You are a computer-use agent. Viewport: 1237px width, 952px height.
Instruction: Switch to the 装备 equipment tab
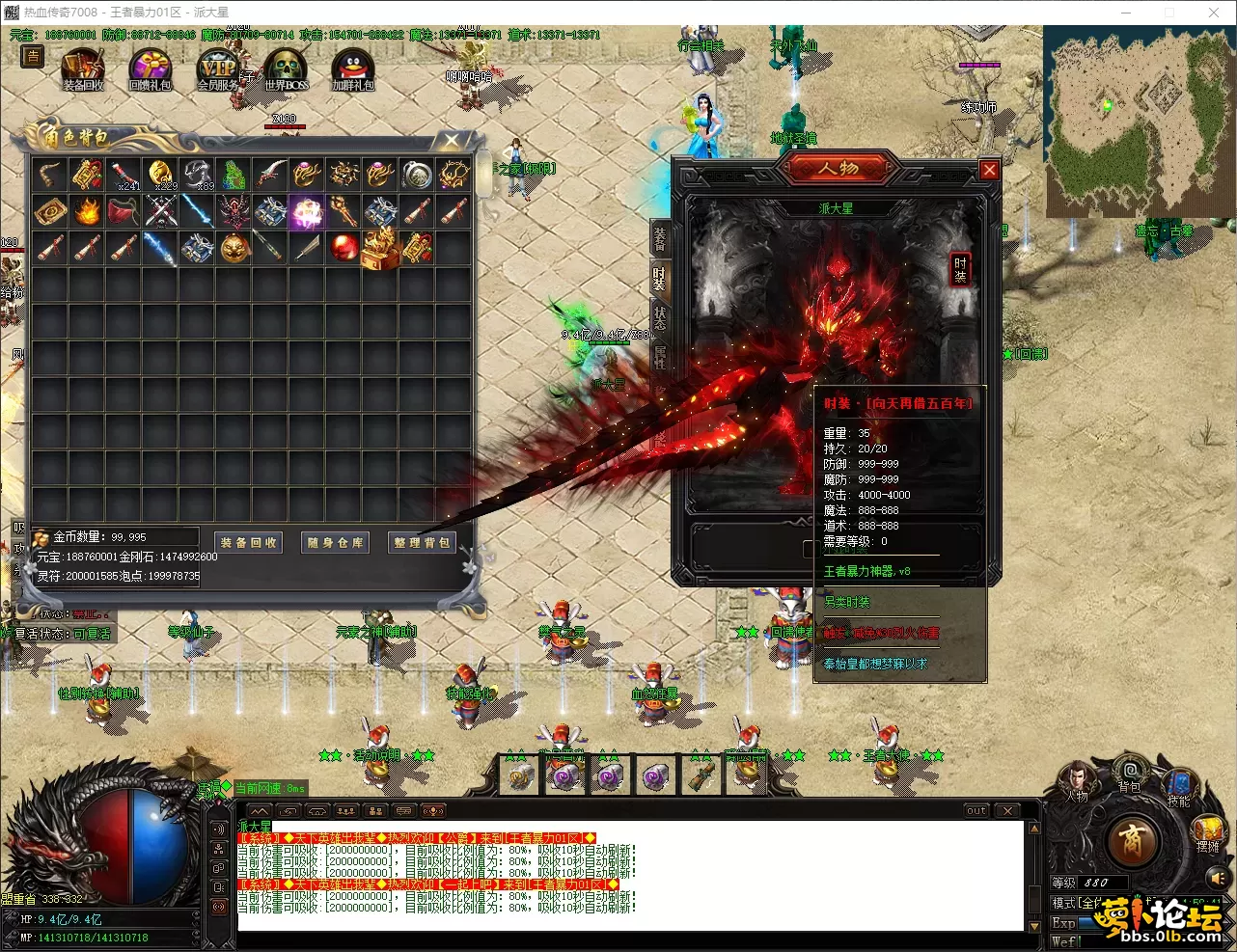tap(660, 238)
